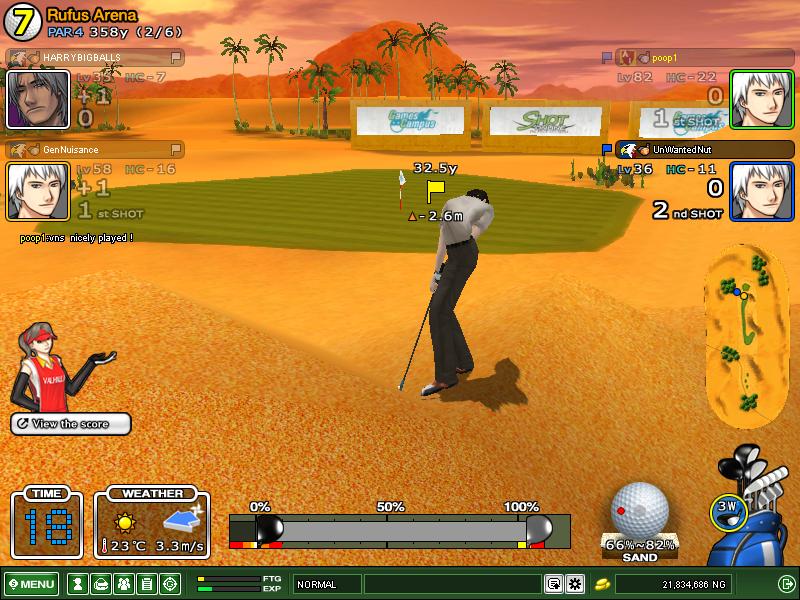800x600 pixels.
Task: Select poop1 player portrait
Action: point(762,99)
